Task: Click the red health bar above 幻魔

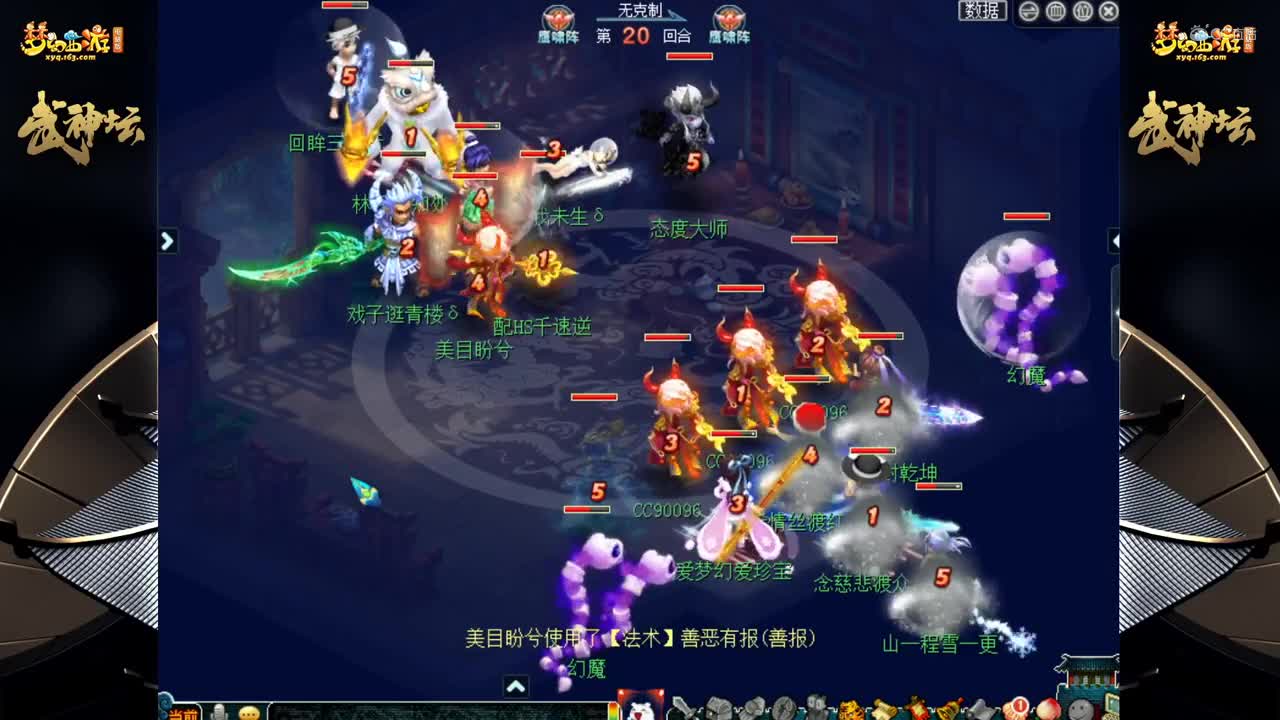Action: click(1026, 216)
